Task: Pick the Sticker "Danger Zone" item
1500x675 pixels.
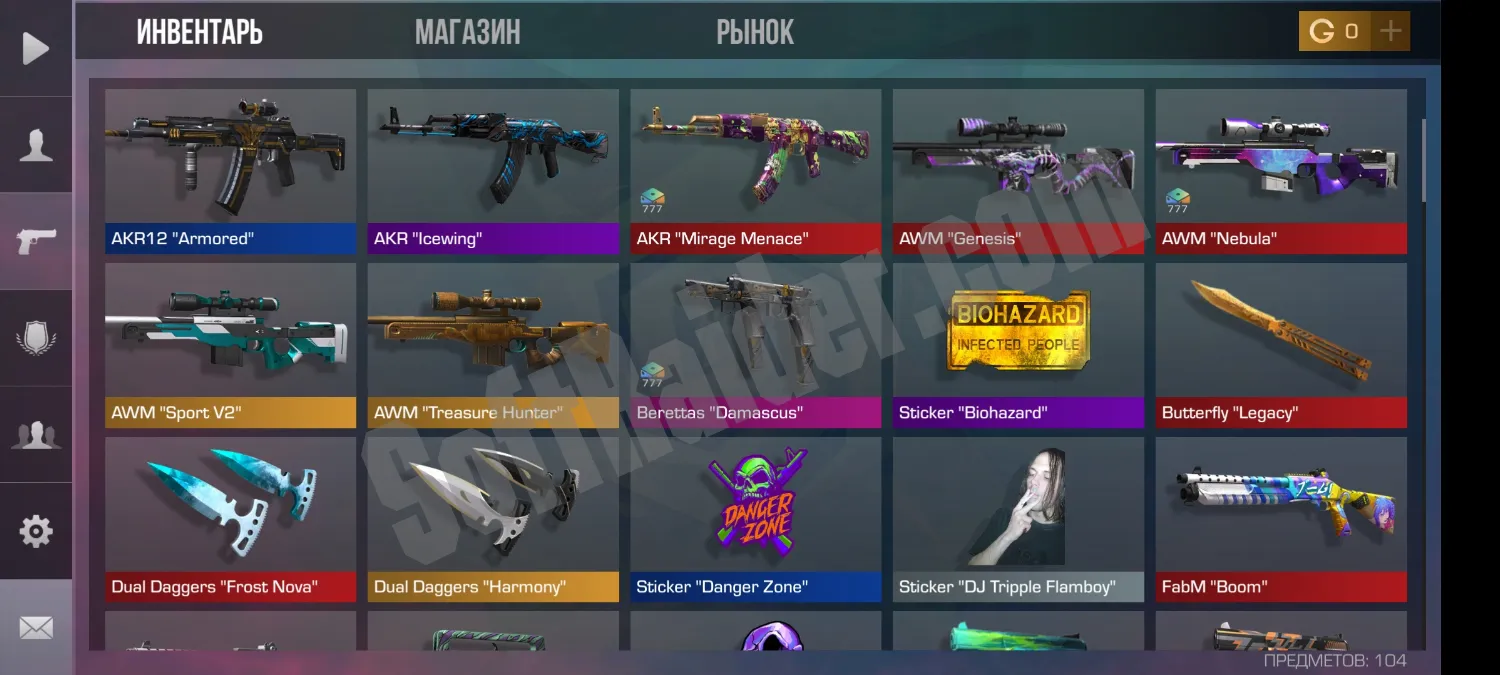Action: [755, 518]
